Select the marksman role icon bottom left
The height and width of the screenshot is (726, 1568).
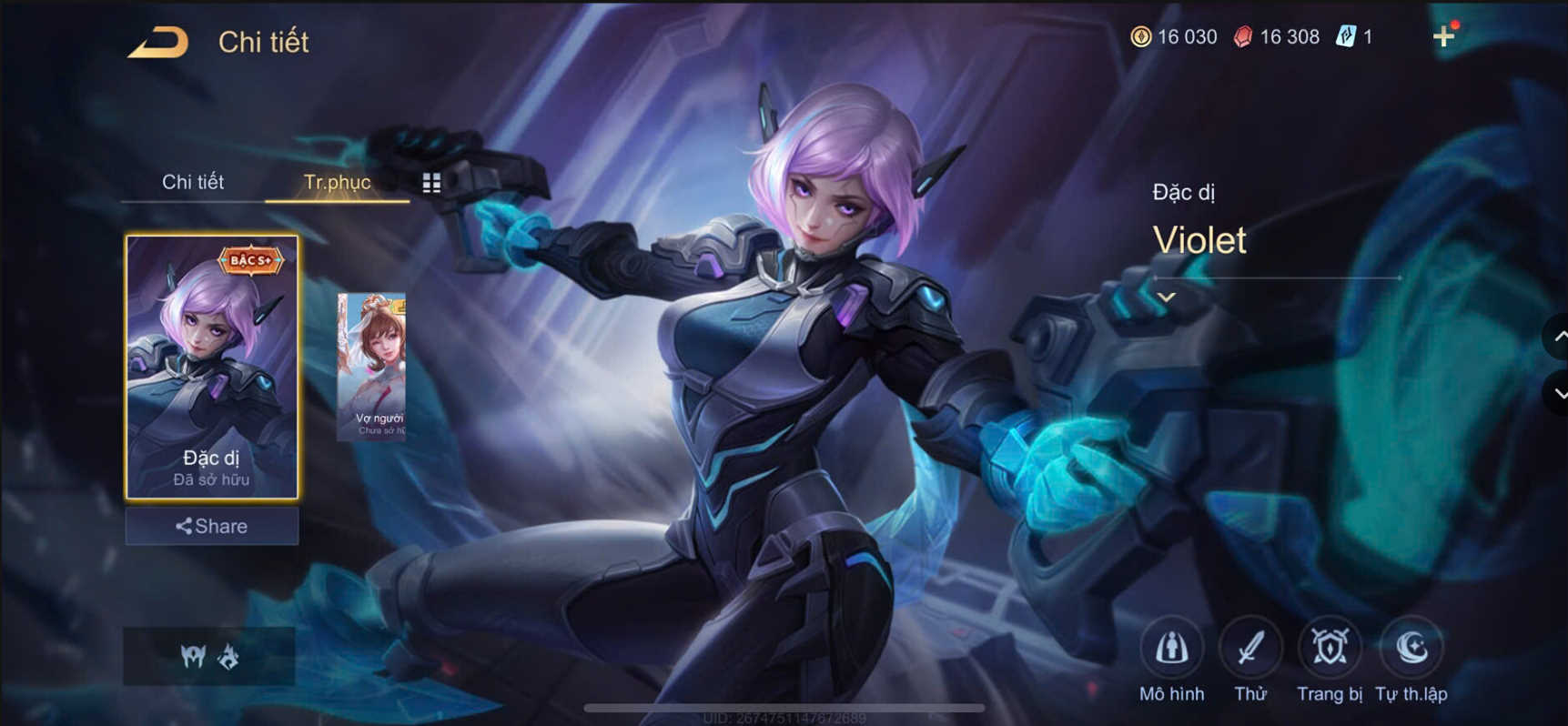192,656
